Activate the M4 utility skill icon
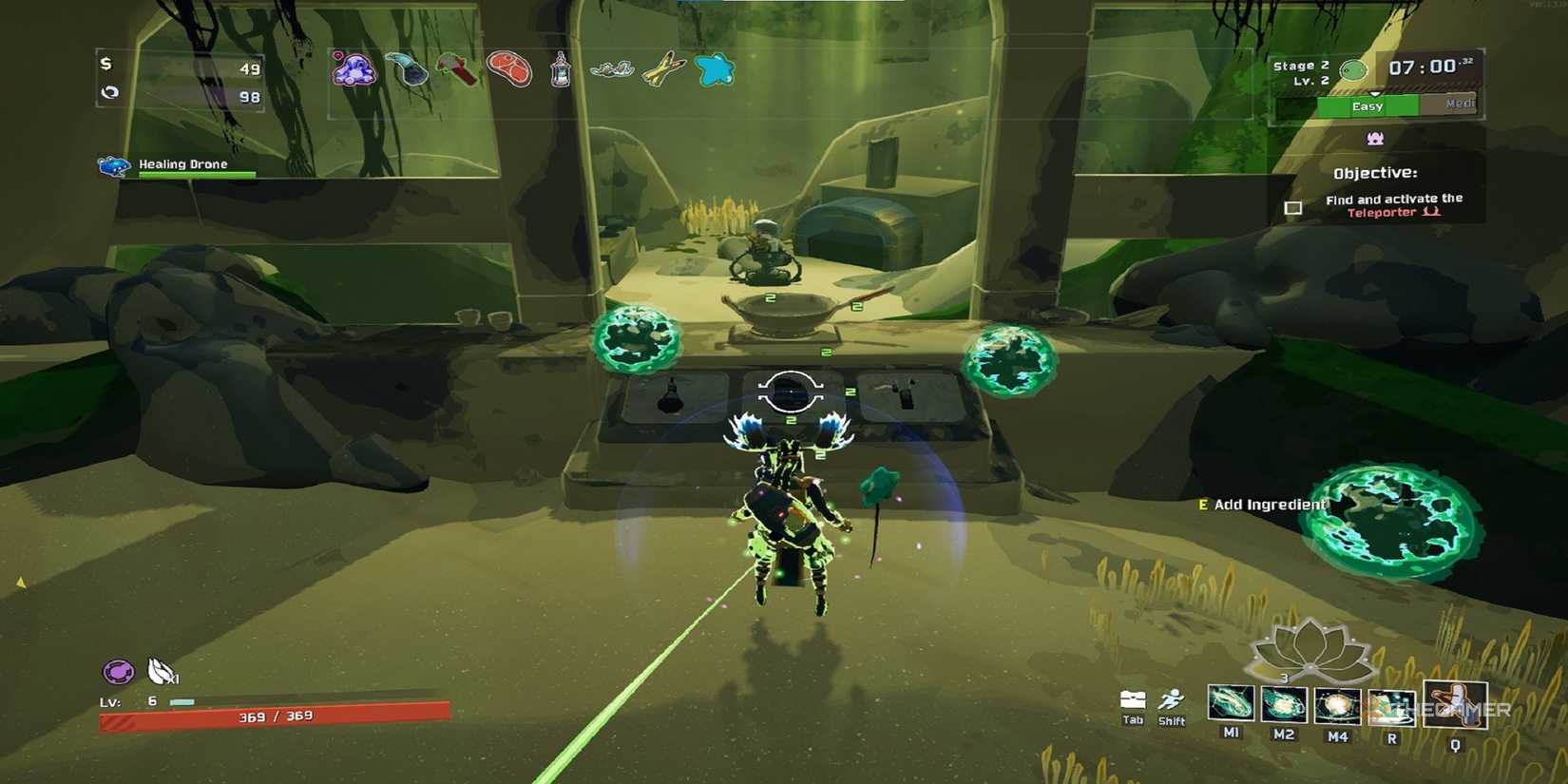The width and height of the screenshot is (1568, 784). tap(1336, 706)
